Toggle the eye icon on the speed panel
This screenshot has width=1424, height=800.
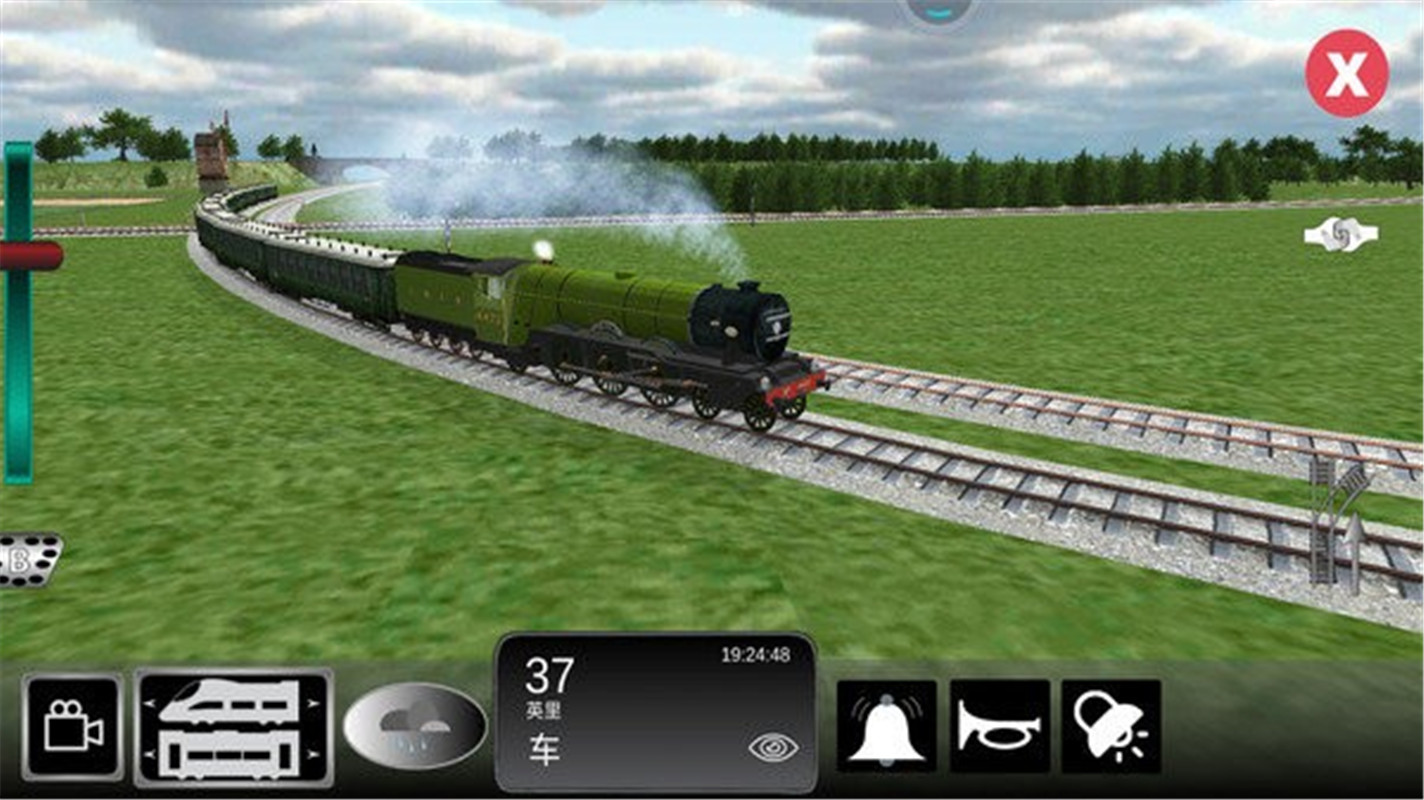[773, 747]
